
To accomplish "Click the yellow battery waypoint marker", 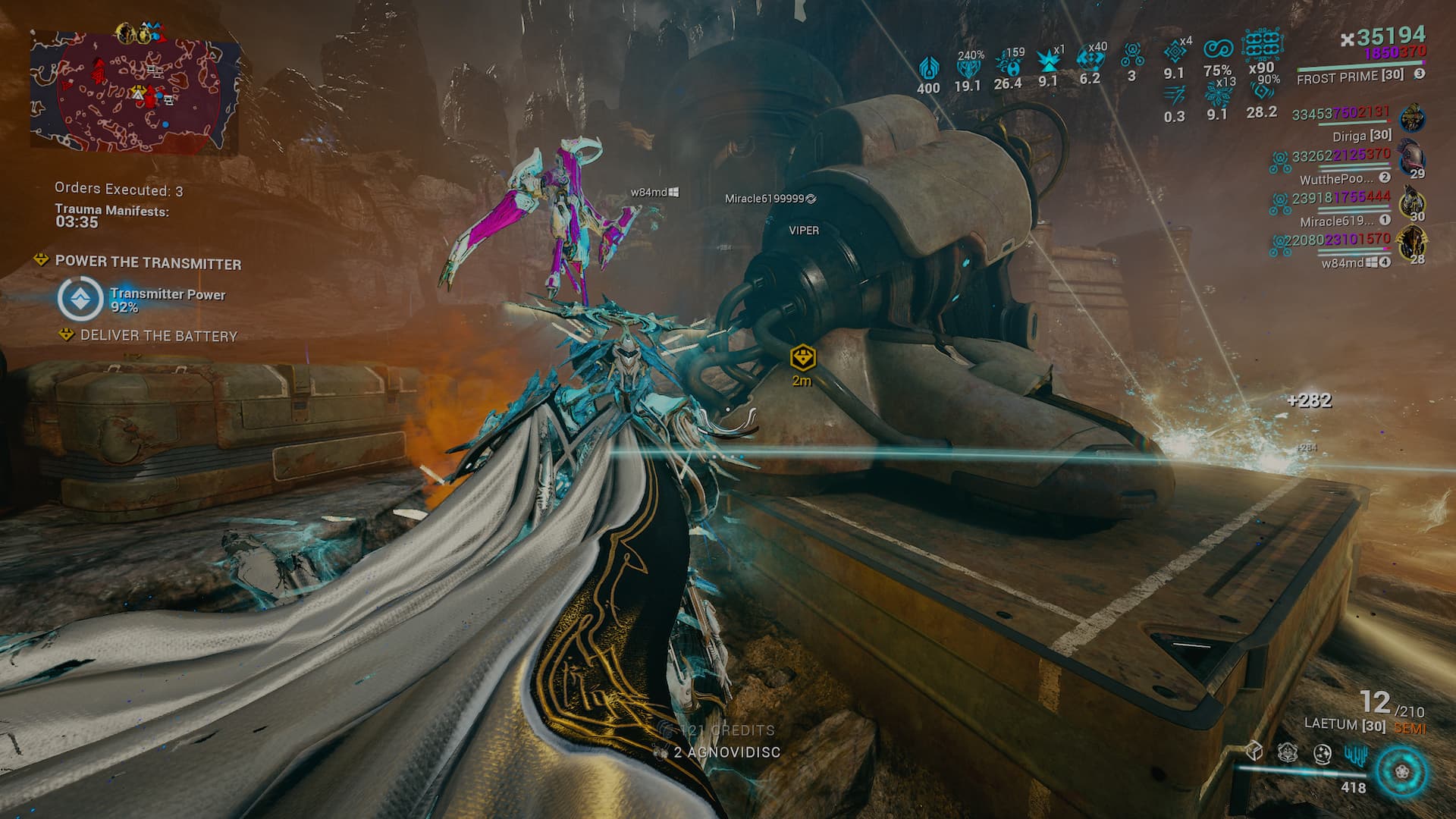I will (x=802, y=356).
